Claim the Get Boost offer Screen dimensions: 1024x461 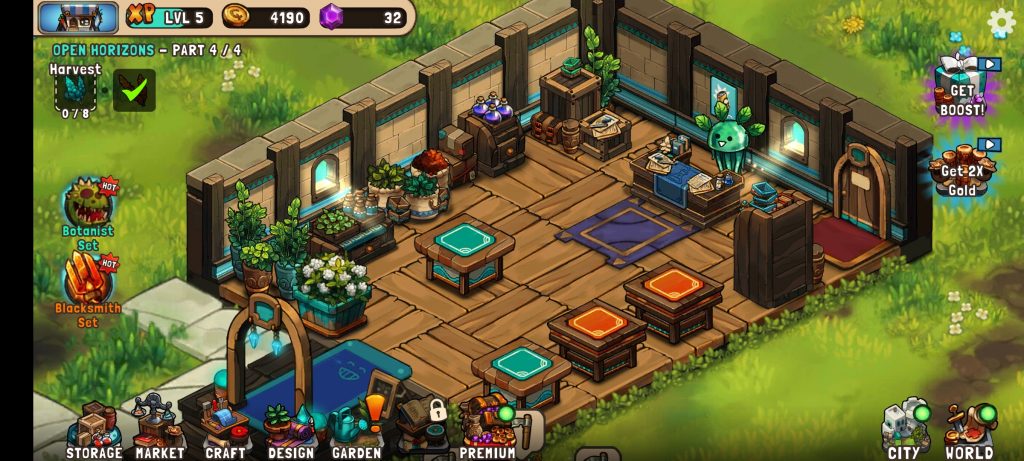(x=961, y=88)
